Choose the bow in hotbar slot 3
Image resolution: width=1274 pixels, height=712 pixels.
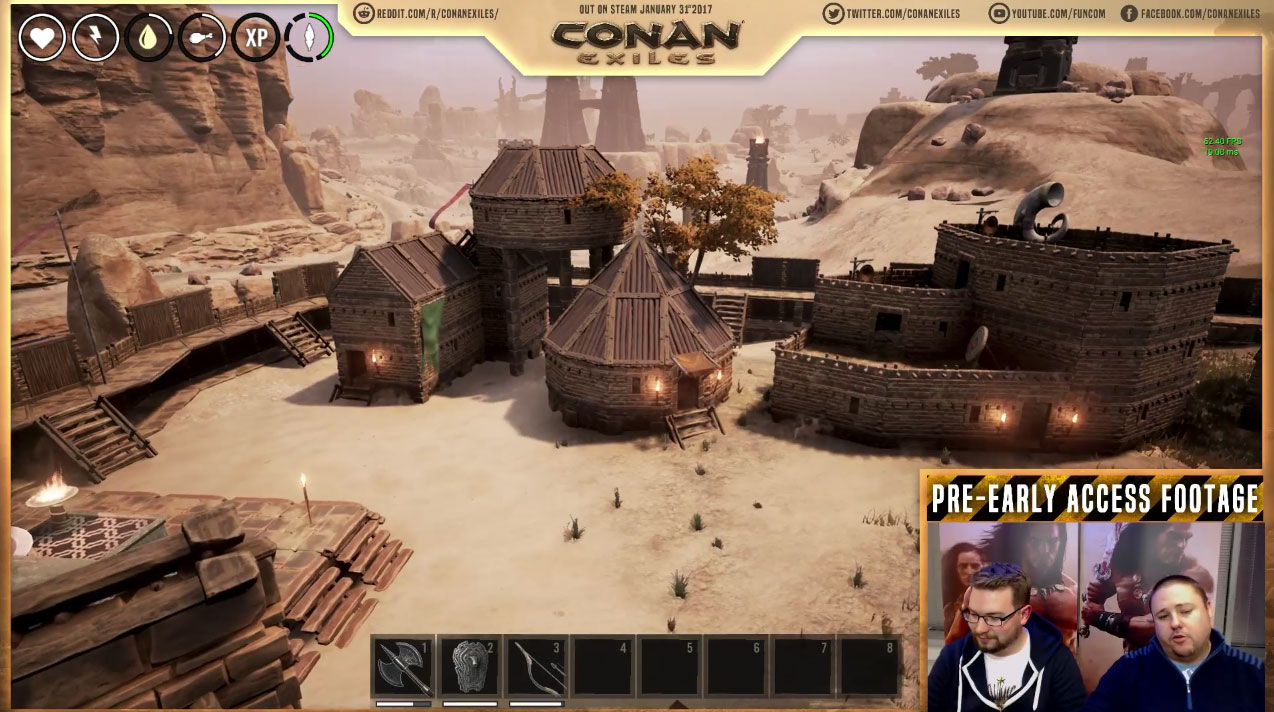pyautogui.click(x=537, y=666)
